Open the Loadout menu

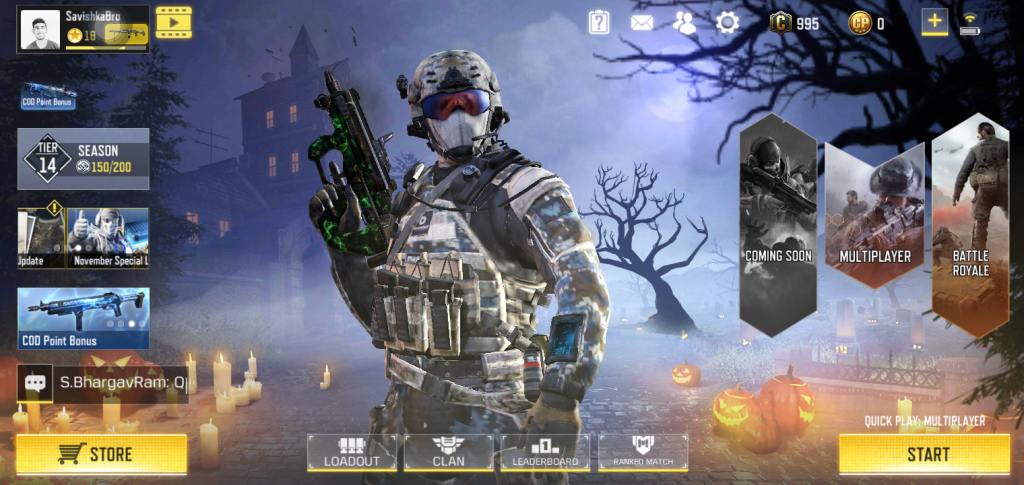(351, 452)
